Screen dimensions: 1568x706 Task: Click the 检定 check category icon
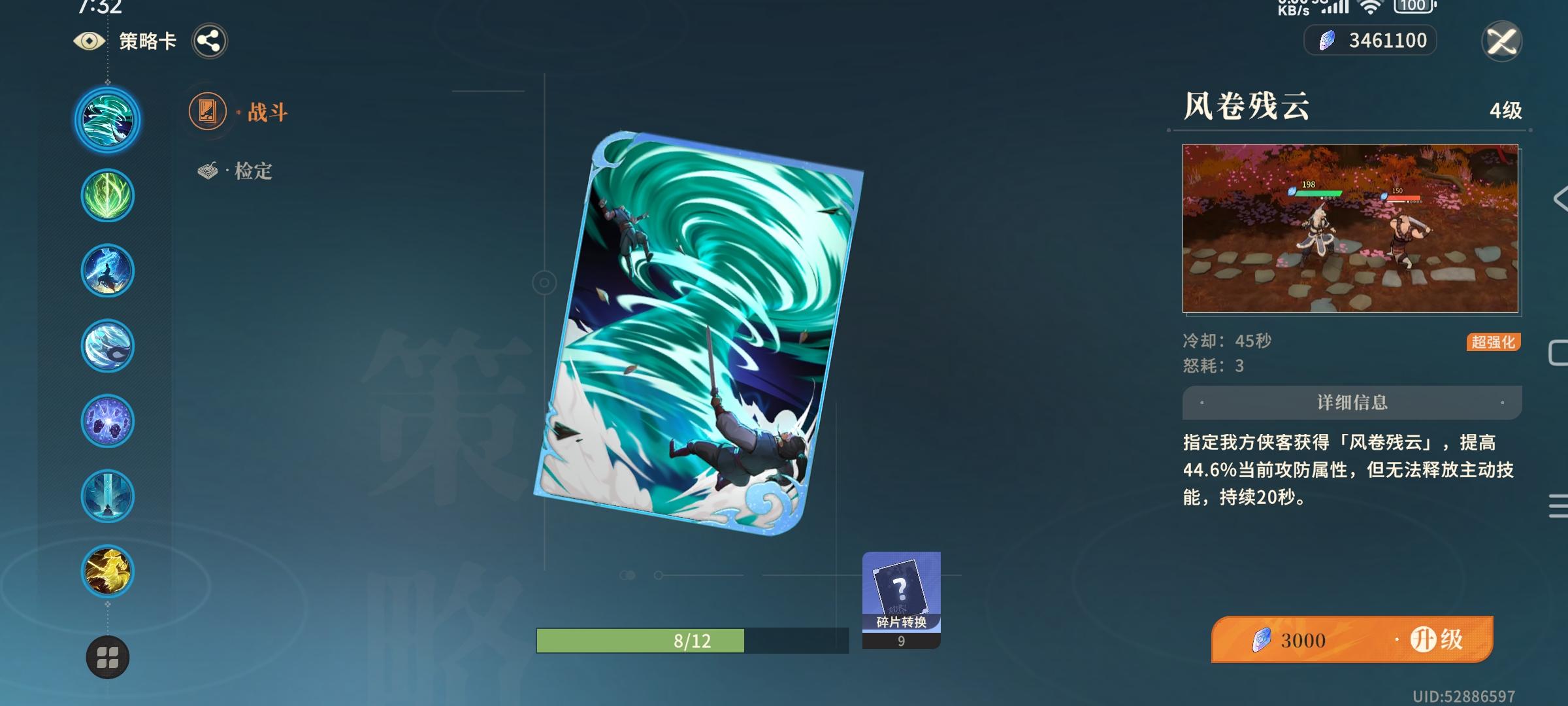(208, 170)
